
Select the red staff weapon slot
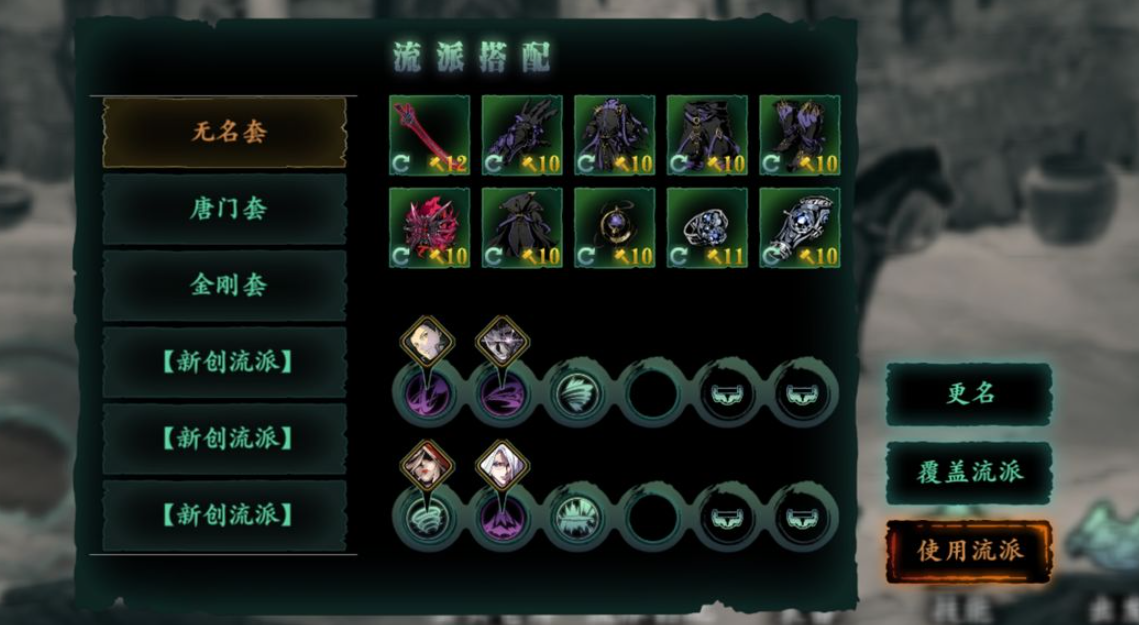[x=429, y=135]
